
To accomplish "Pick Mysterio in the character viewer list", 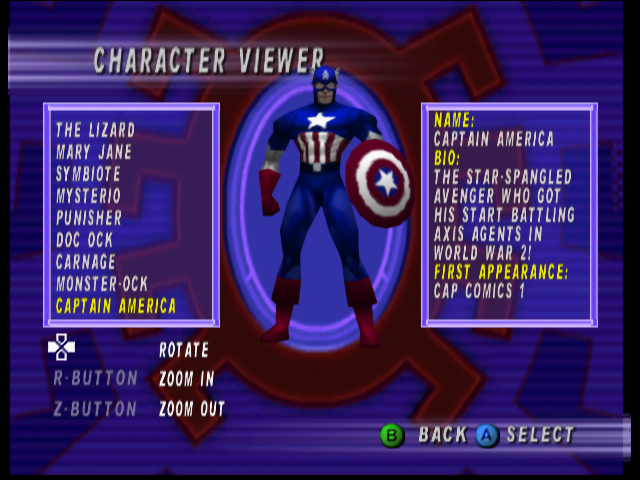I will tap(89, 196).
